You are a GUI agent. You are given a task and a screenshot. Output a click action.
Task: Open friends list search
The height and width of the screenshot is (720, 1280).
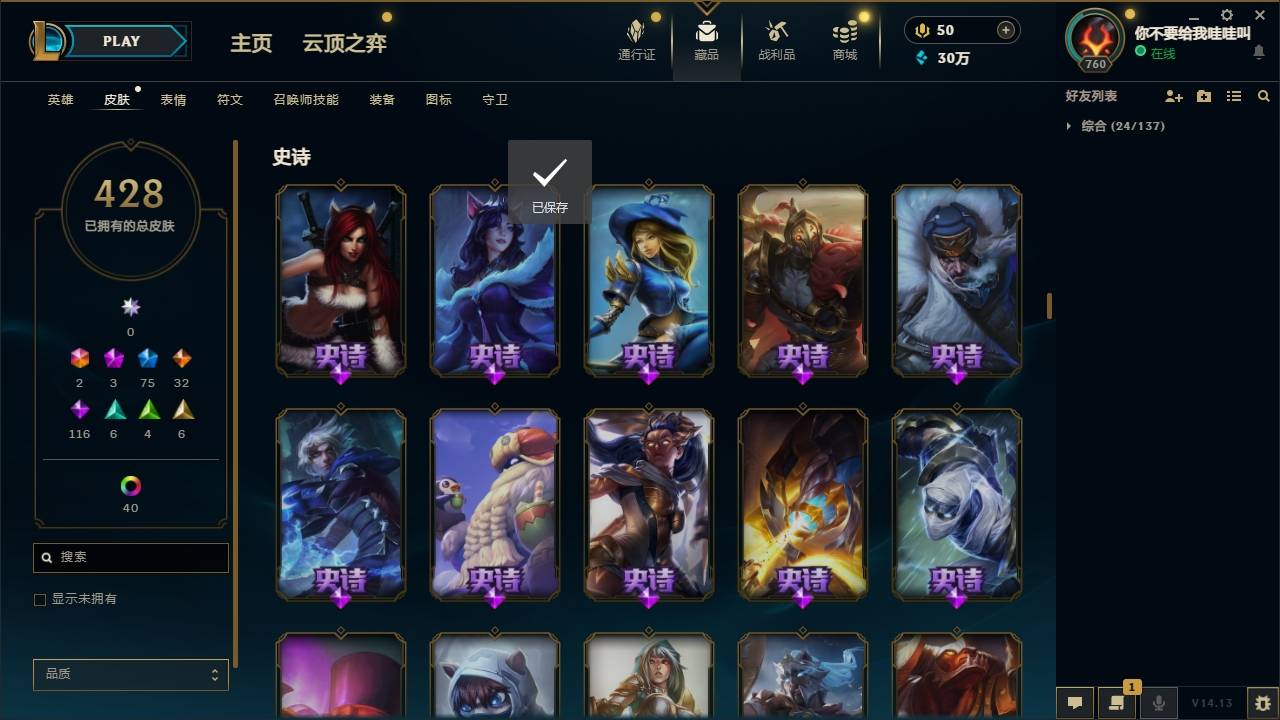(1264, 96)
